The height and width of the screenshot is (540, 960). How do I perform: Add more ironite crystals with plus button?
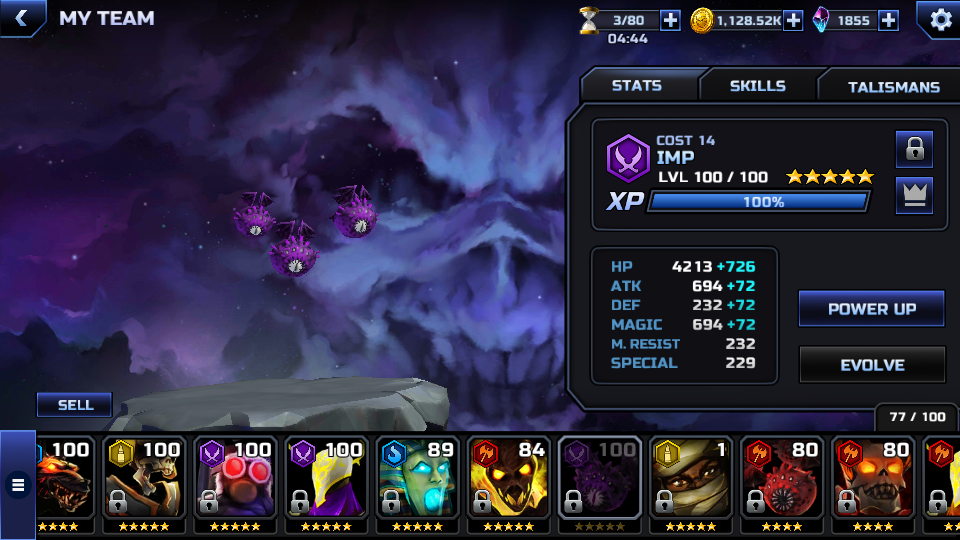pyautogui.click(x=888, y=20)
